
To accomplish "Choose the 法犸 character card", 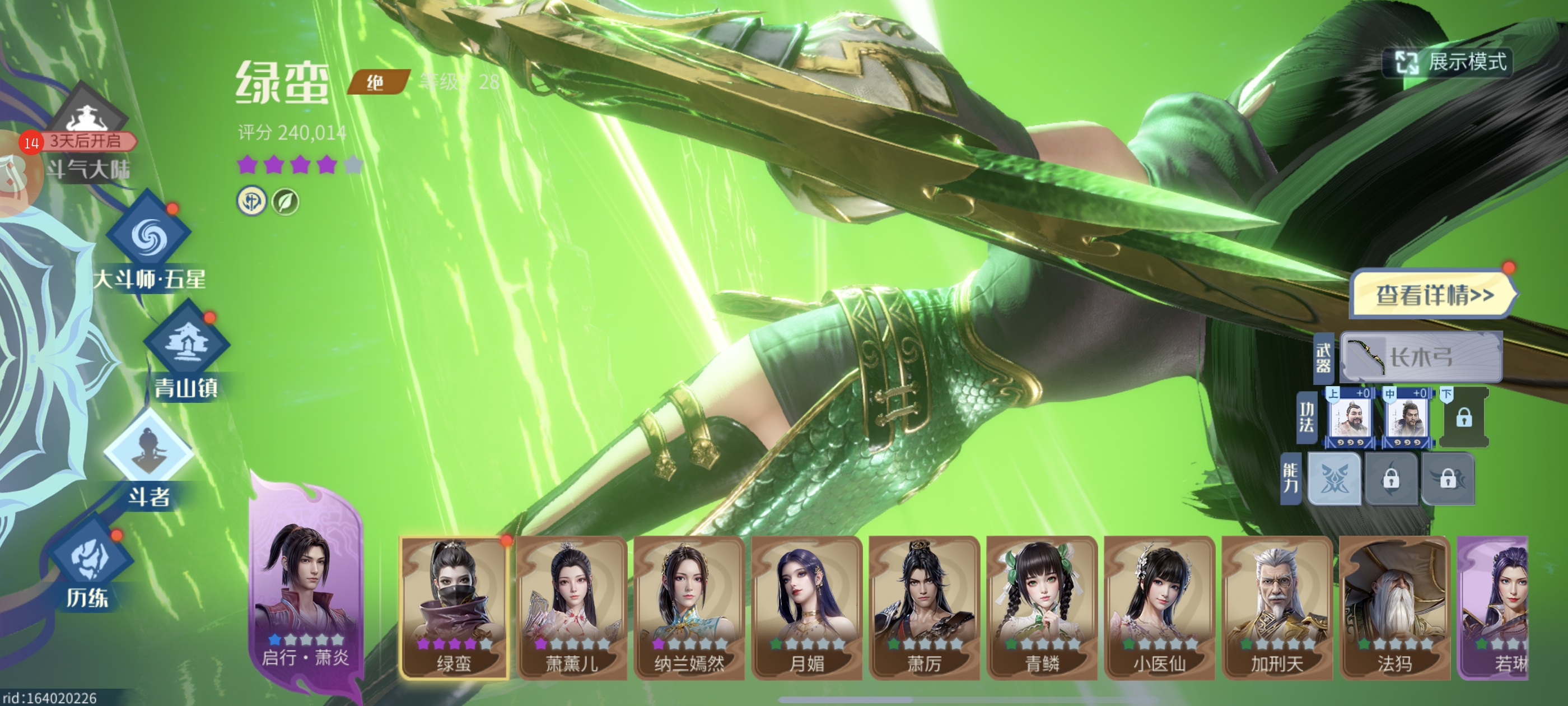I will (x=1394, y=607).
